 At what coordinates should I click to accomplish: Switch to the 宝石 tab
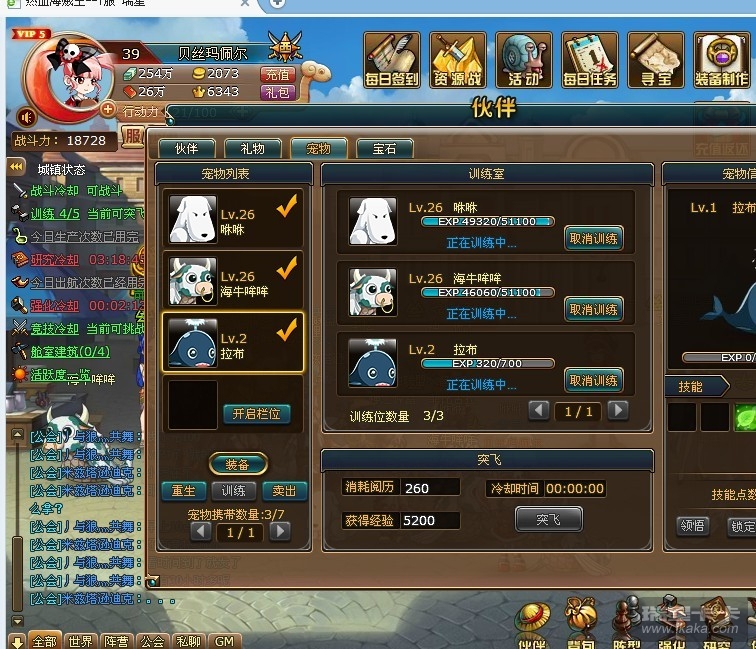385,149
